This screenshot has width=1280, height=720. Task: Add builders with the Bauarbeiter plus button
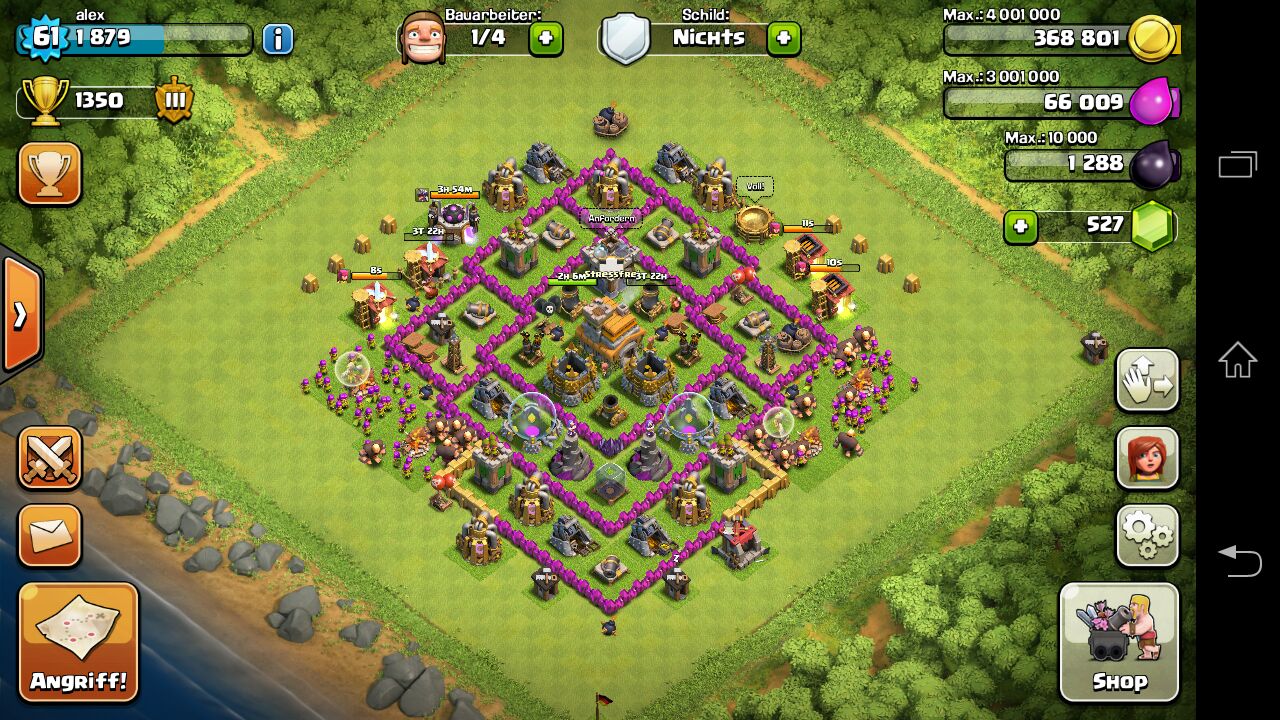tap(545, 39)
